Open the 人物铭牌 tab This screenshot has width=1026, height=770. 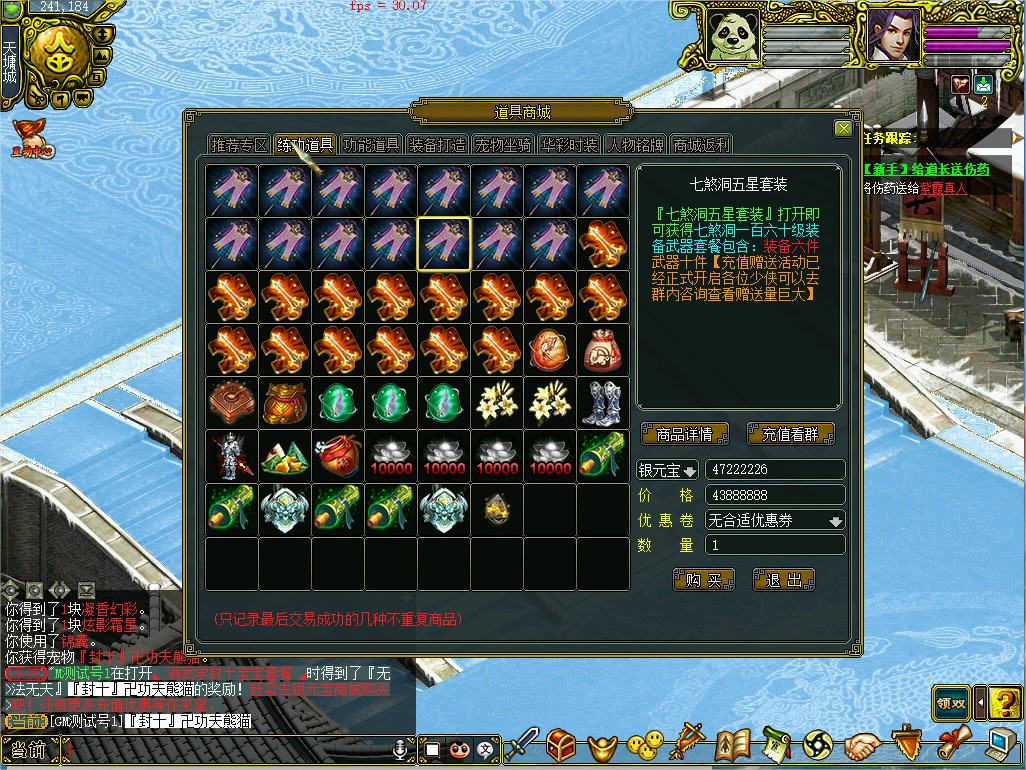coord(635,145)
